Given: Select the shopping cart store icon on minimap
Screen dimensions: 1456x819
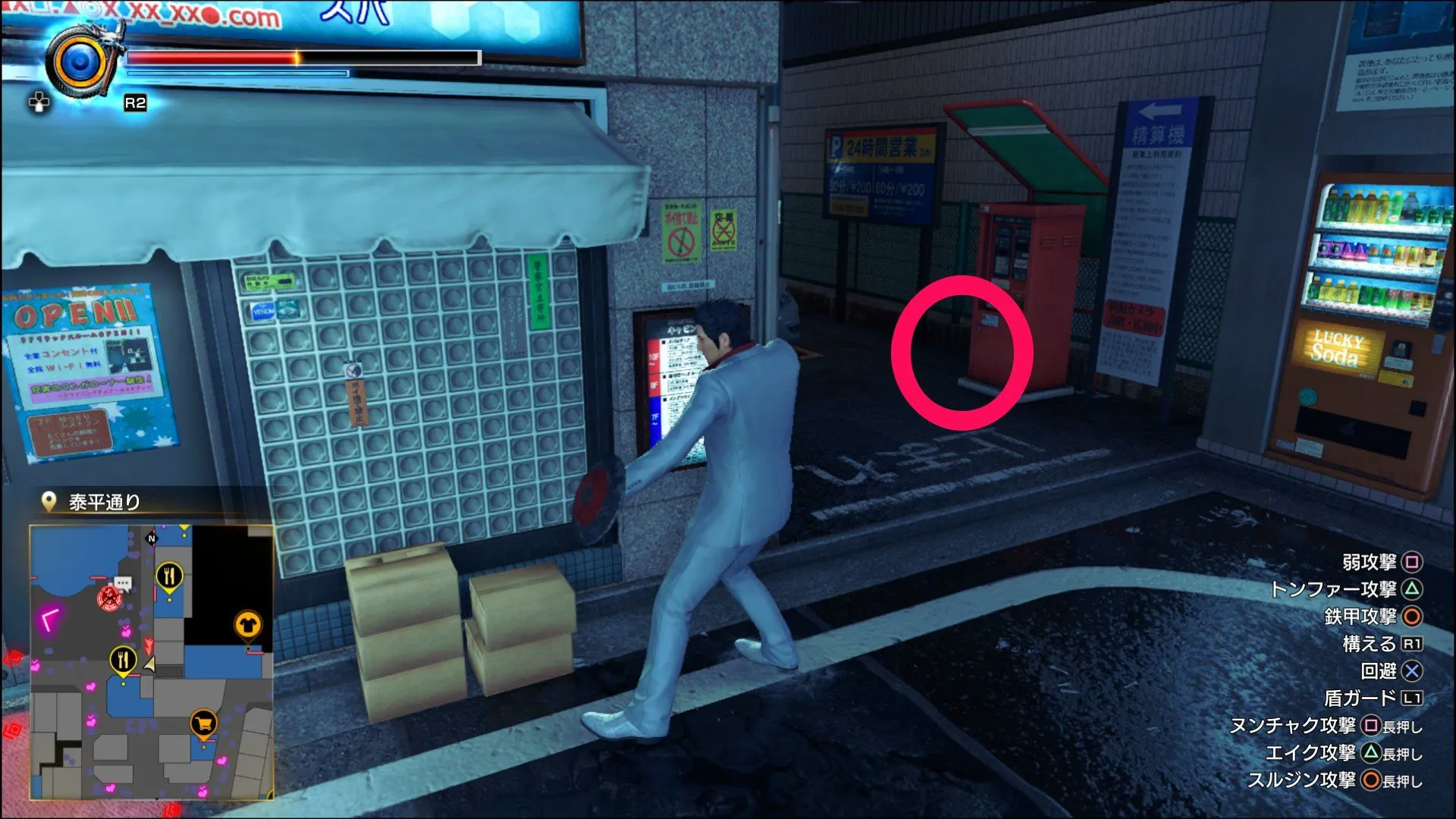Looking at the screenshot, I should coord(203,721).
